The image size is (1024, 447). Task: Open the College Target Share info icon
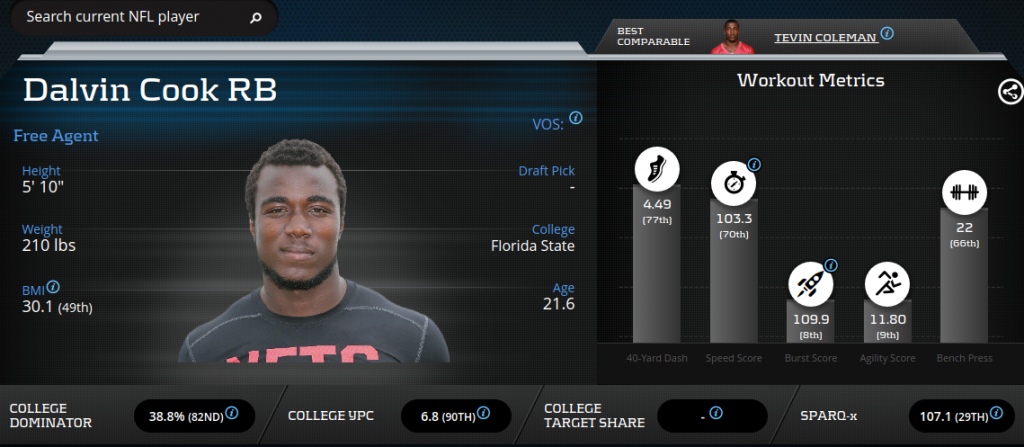coord(716,412)
